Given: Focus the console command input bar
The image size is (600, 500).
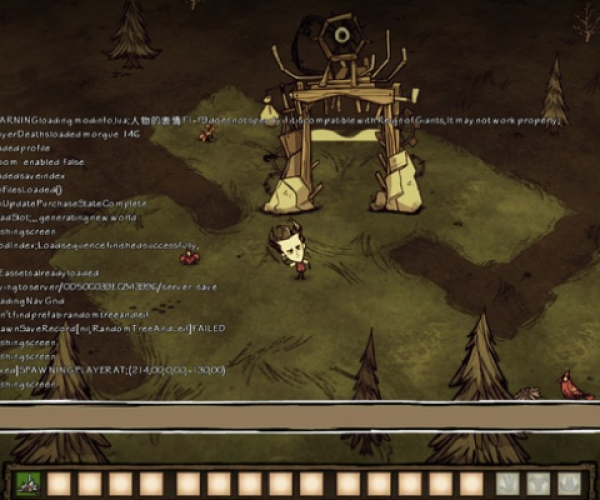Looking at the screenshot, I should (x=300, y=417).
